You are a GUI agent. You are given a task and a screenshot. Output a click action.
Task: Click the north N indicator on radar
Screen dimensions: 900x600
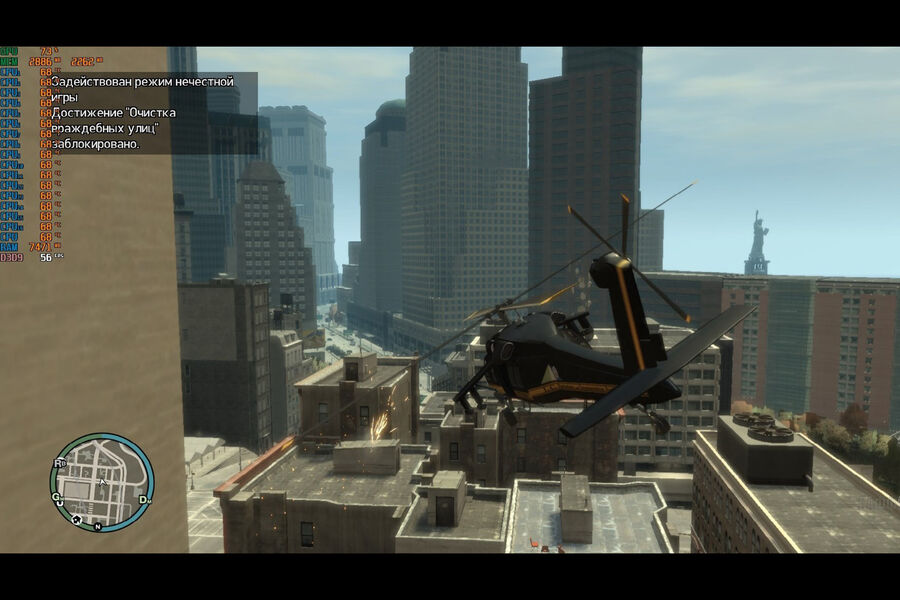(98, 526)
